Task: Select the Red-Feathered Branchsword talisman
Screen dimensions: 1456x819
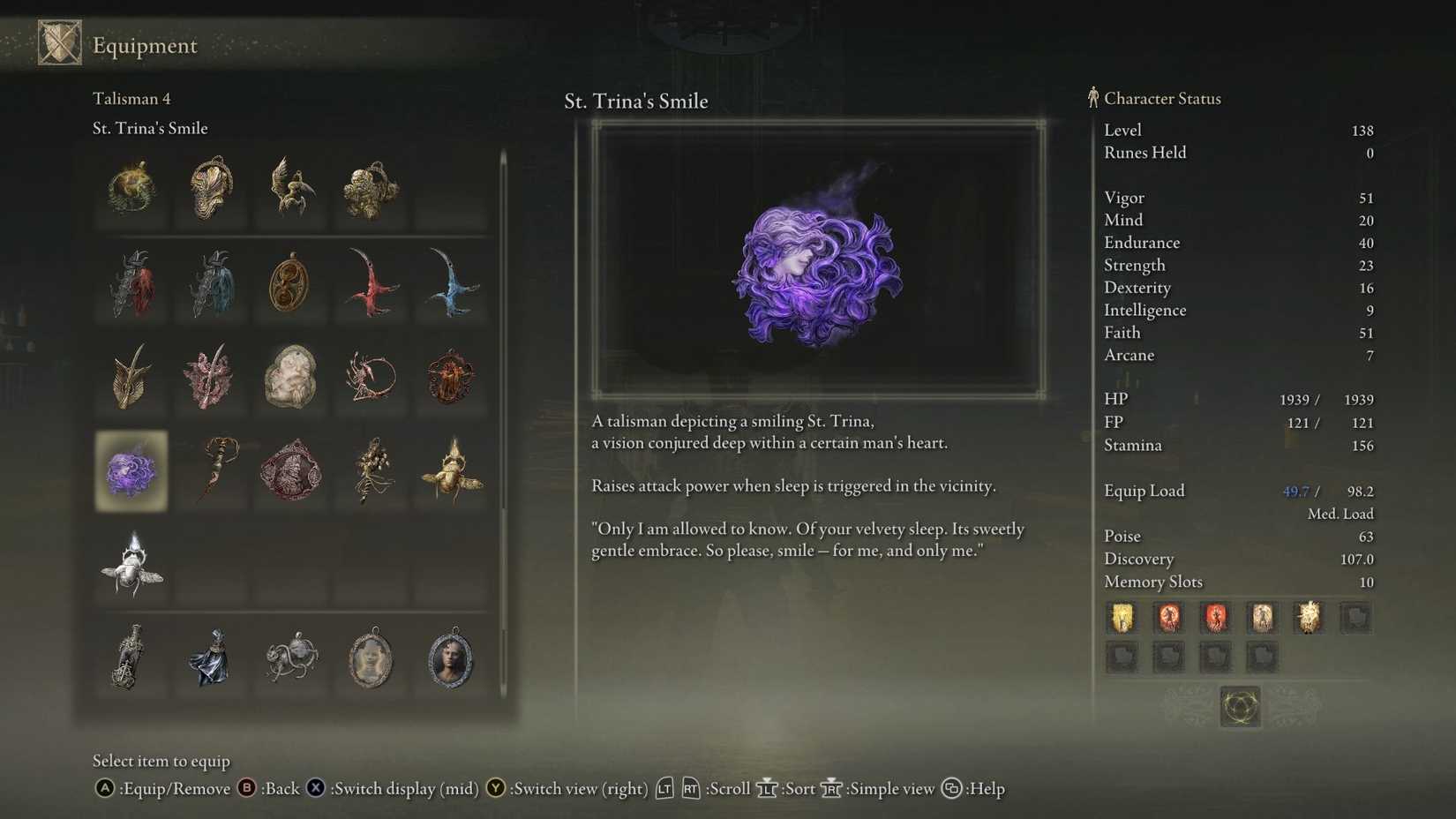Action: [371, 282]
